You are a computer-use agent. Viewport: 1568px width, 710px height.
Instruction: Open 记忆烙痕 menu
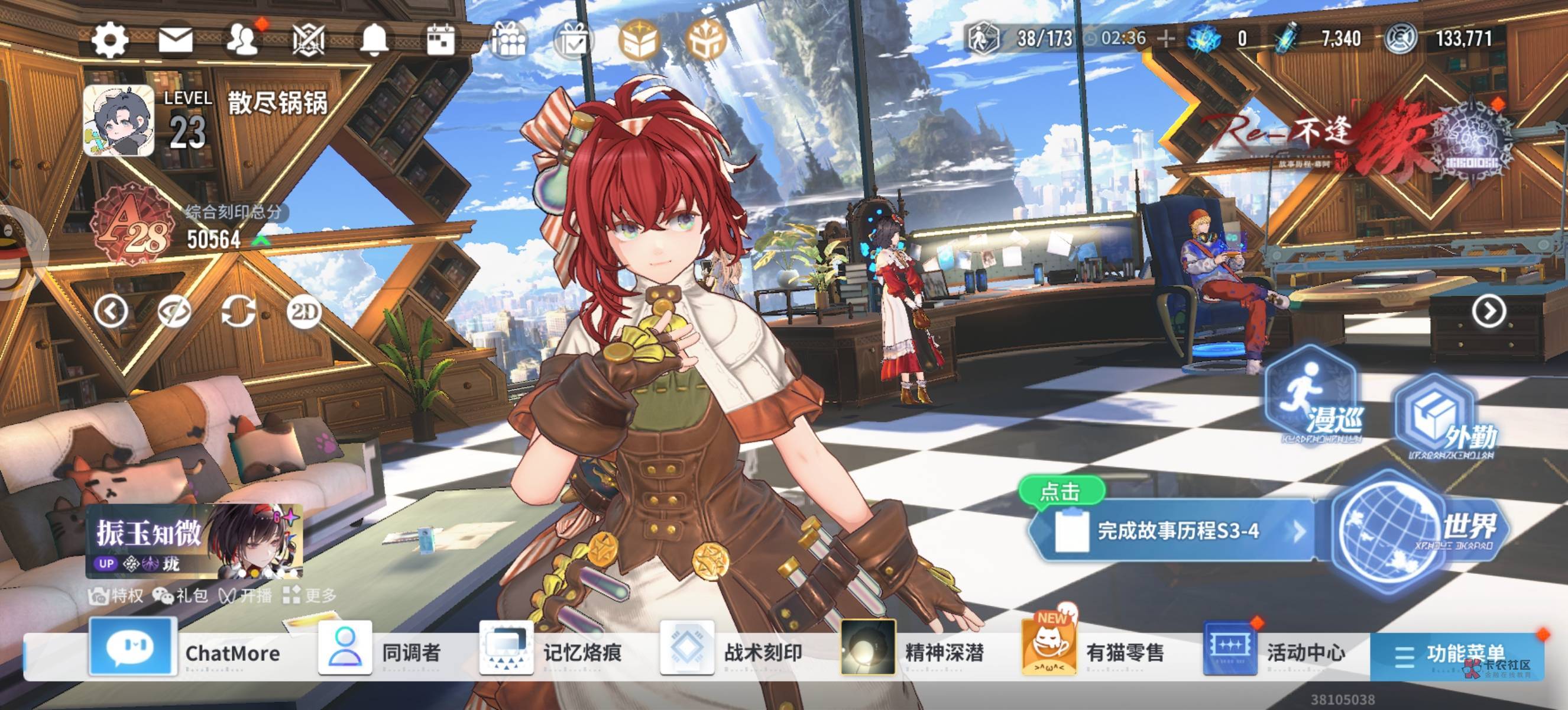tap(551, 652)
